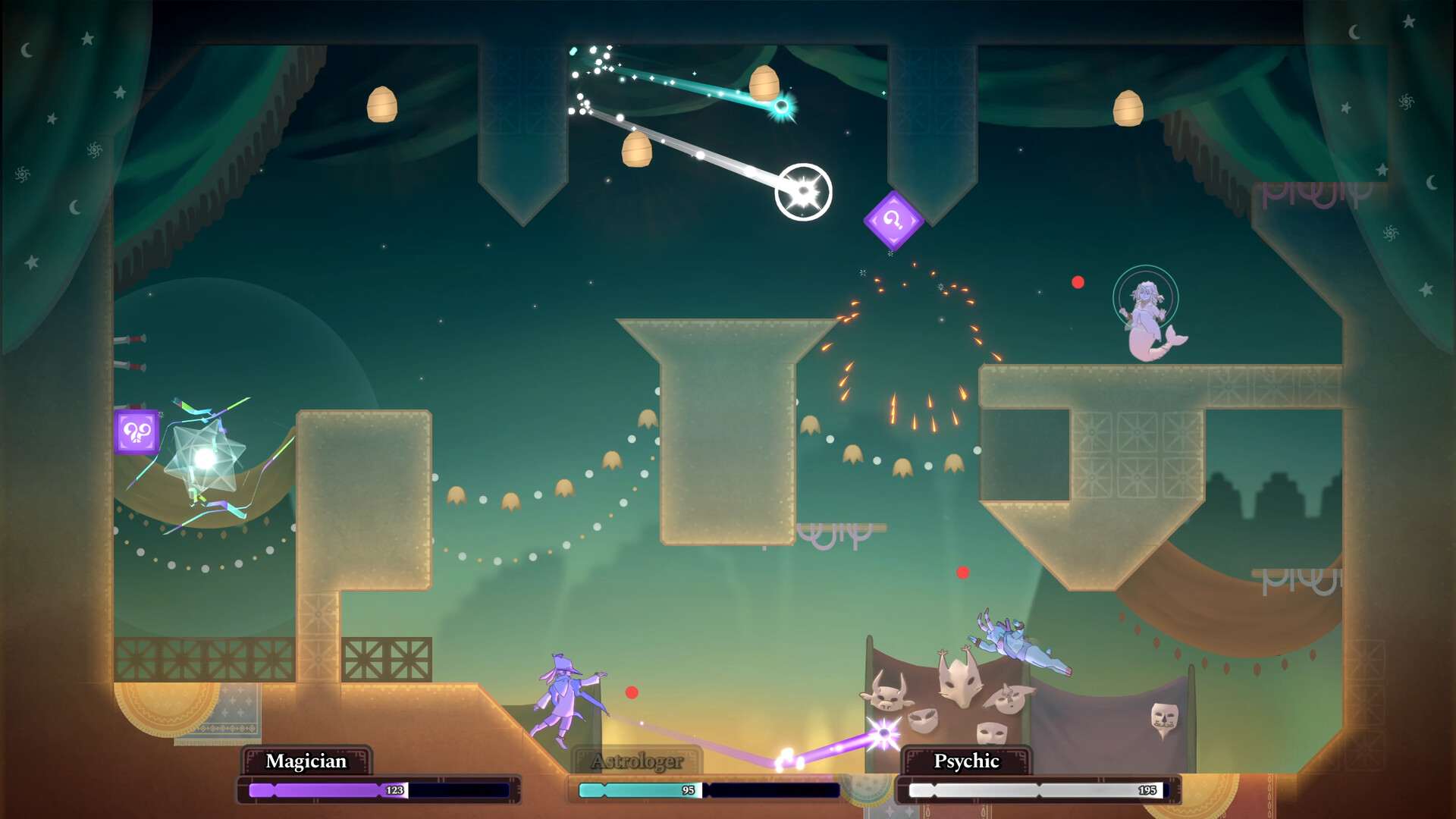1456x819 pixels.
Task: Click the Astrologer player name plate
Action: [637, 761]
